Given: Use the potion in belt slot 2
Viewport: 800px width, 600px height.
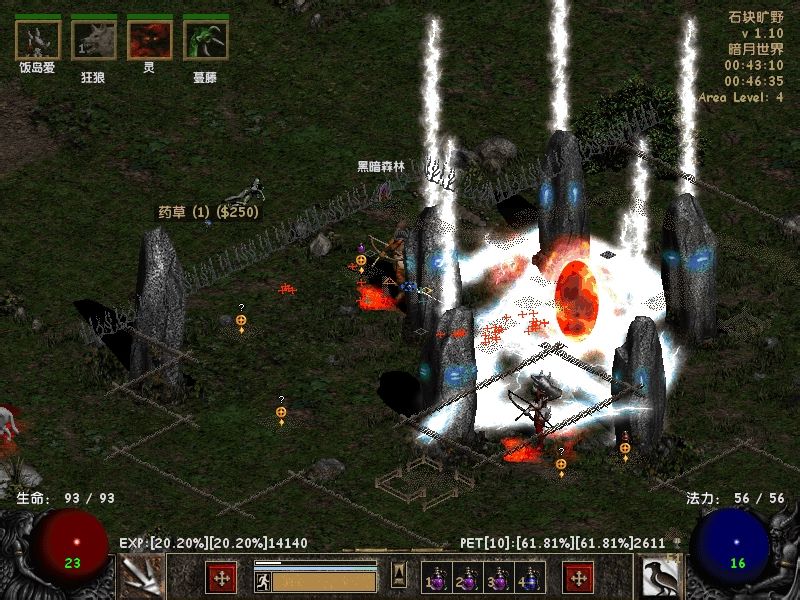Looking at the screenshot, I should (468, 579).
